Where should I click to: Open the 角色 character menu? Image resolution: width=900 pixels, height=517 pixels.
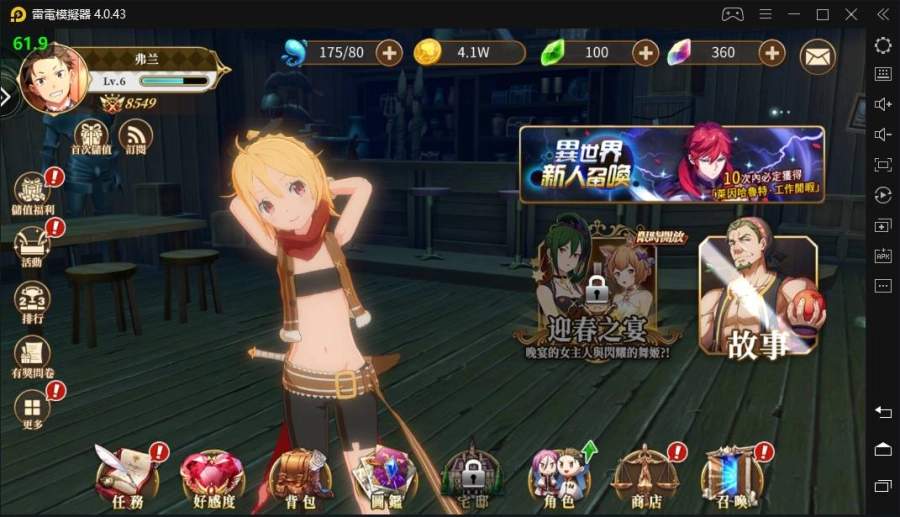tap(557, 473)
